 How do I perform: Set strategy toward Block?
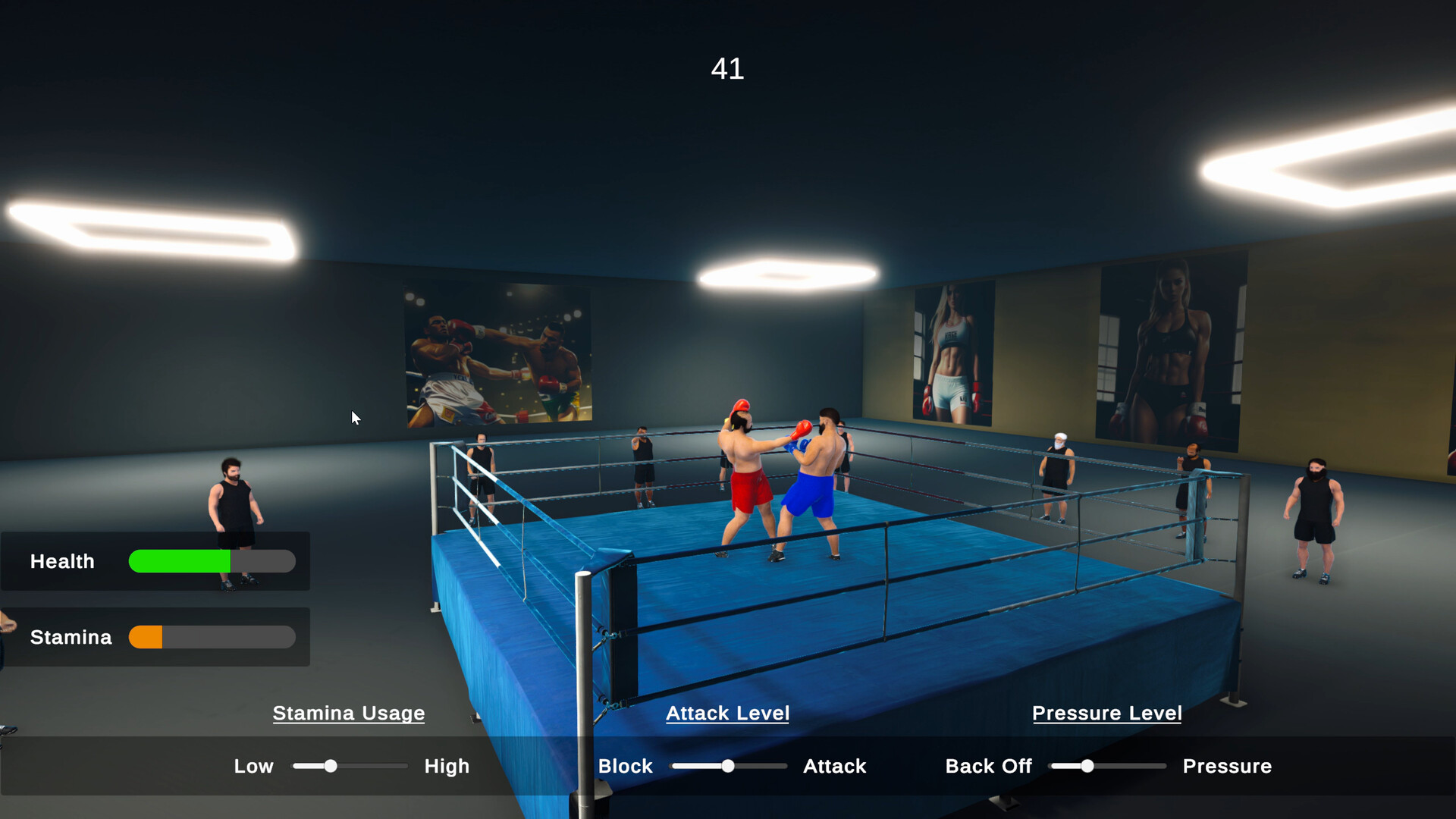coord(625,766)
